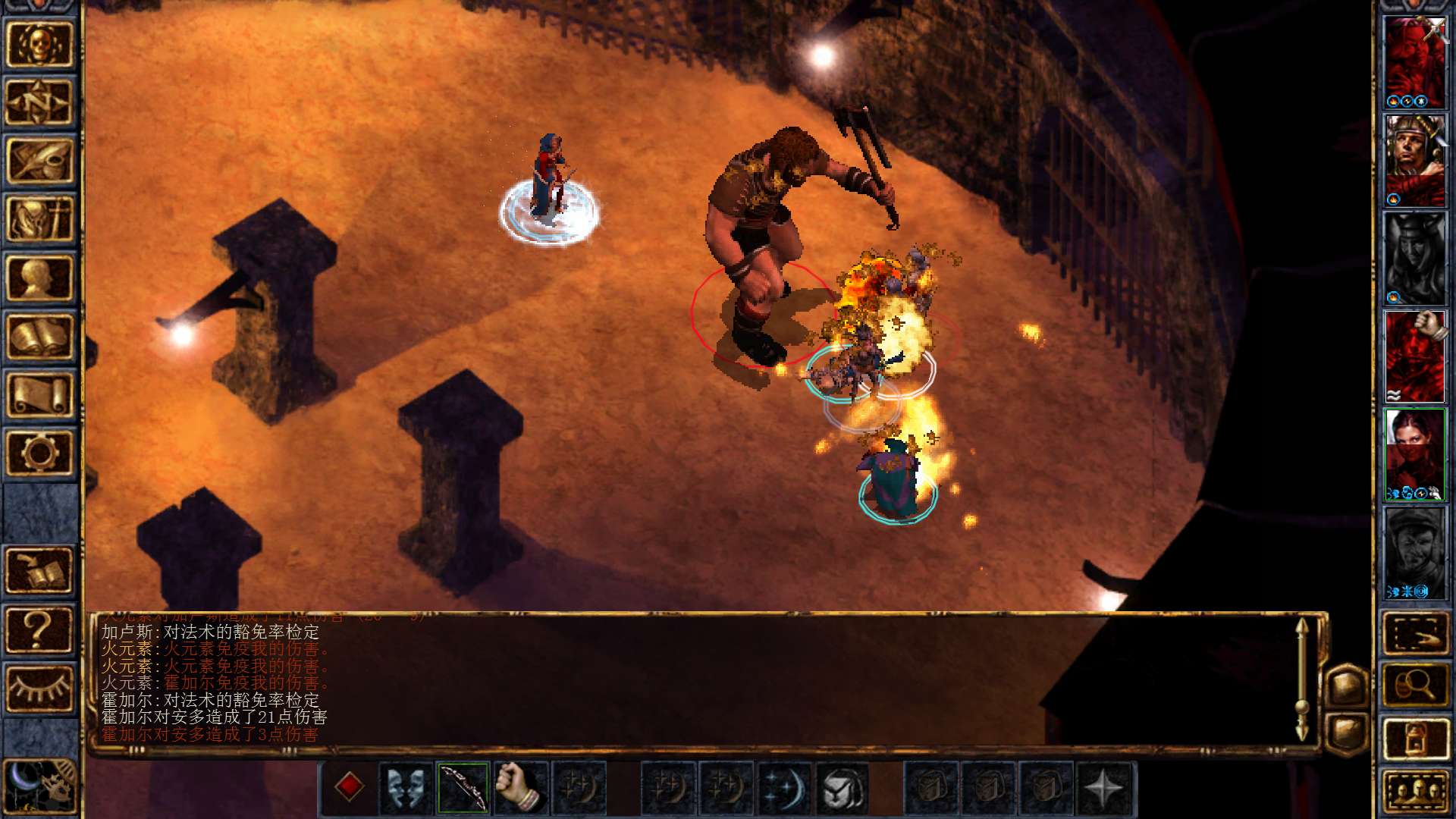Open the options gear button
1456x819 pixels.
(x=39, y=453)
